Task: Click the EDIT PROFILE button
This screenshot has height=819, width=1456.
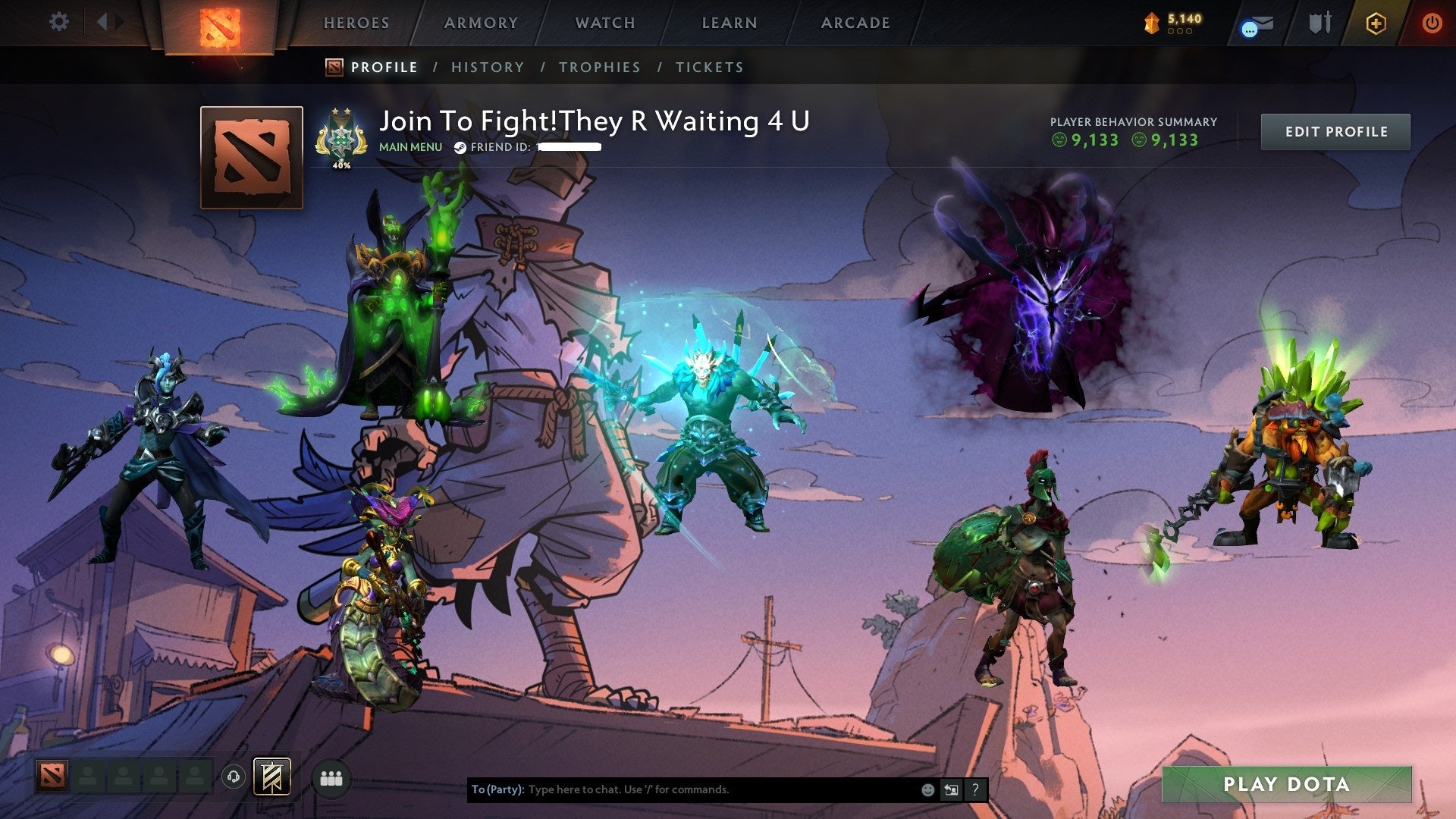Action: coord(1335,131)
